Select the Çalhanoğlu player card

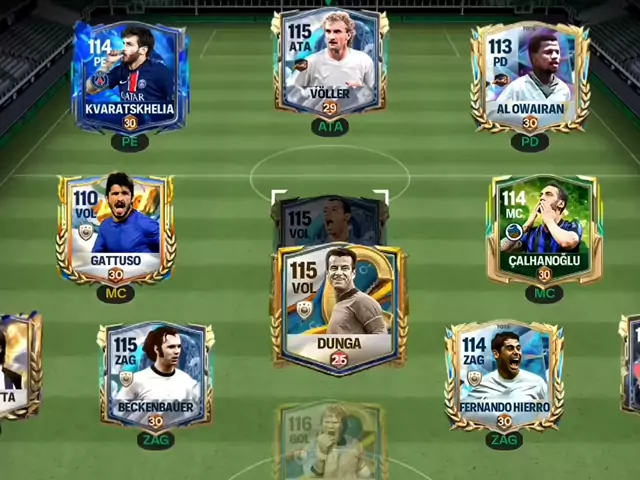[543, 229]
